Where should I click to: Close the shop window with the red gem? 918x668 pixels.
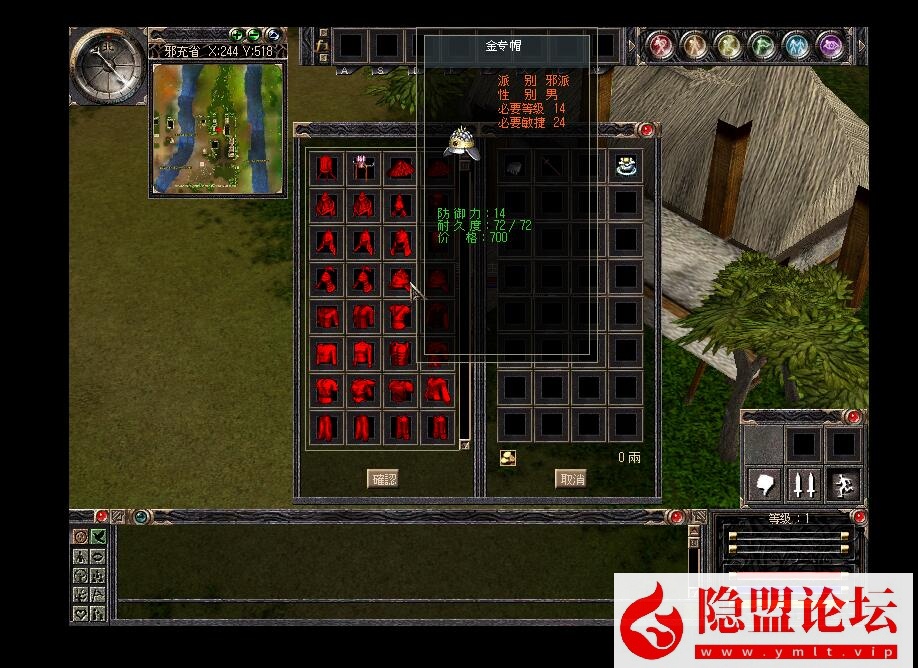coord(647,130)
